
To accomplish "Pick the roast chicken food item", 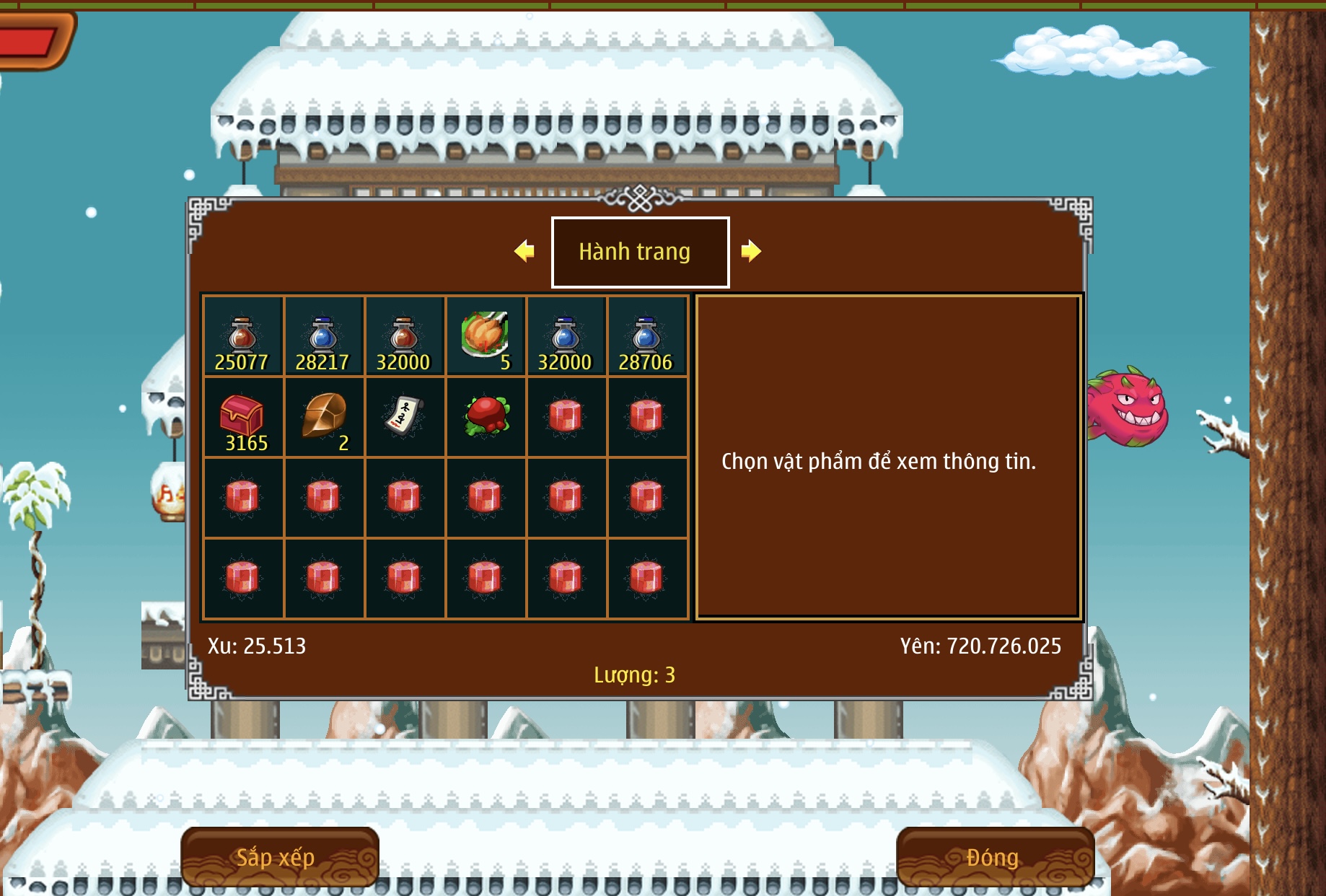I will (x=486, y=335).
